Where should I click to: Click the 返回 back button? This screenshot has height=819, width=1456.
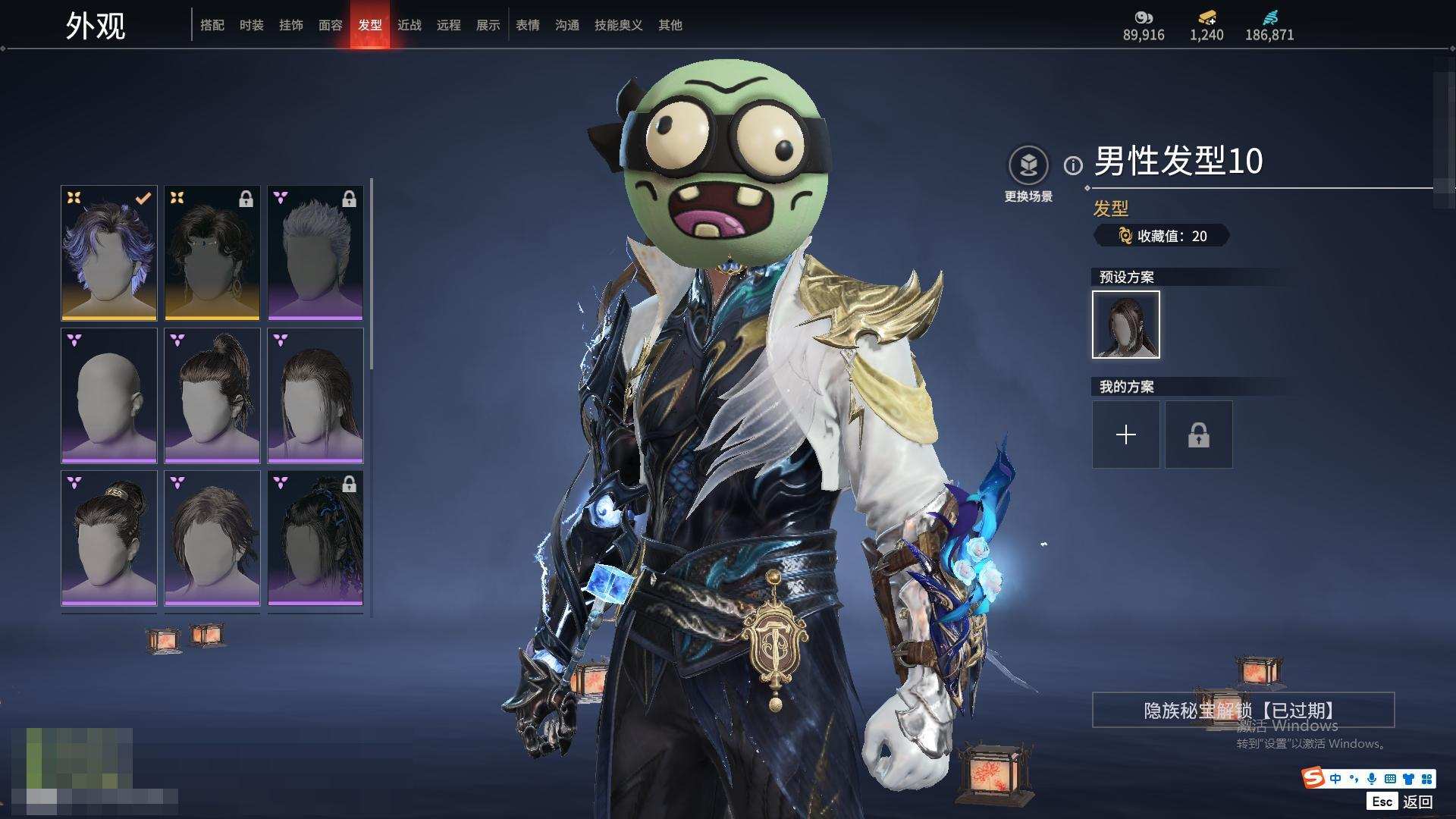1417,802
